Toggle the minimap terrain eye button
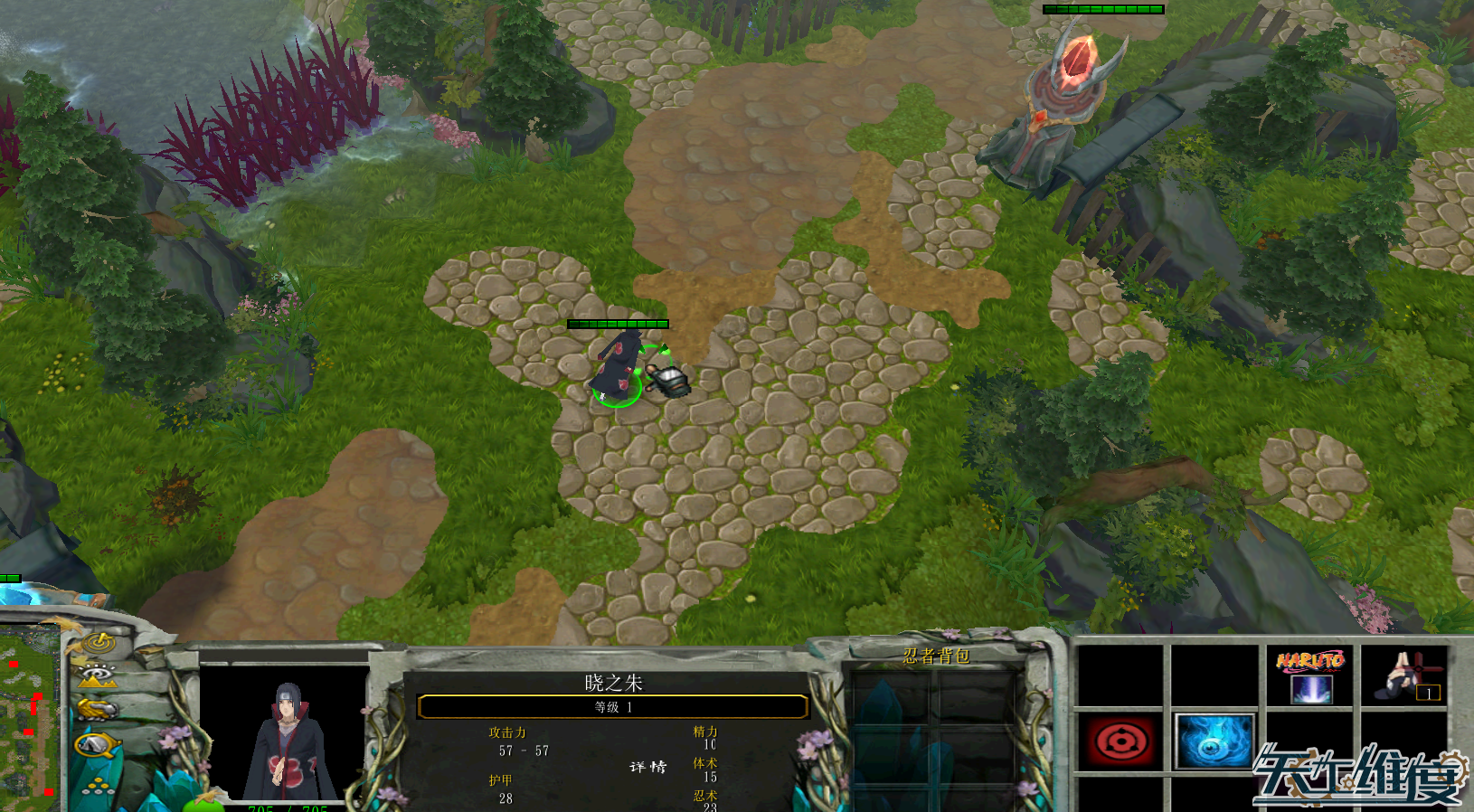This screenshot has height=812, width=1474. 97,675
